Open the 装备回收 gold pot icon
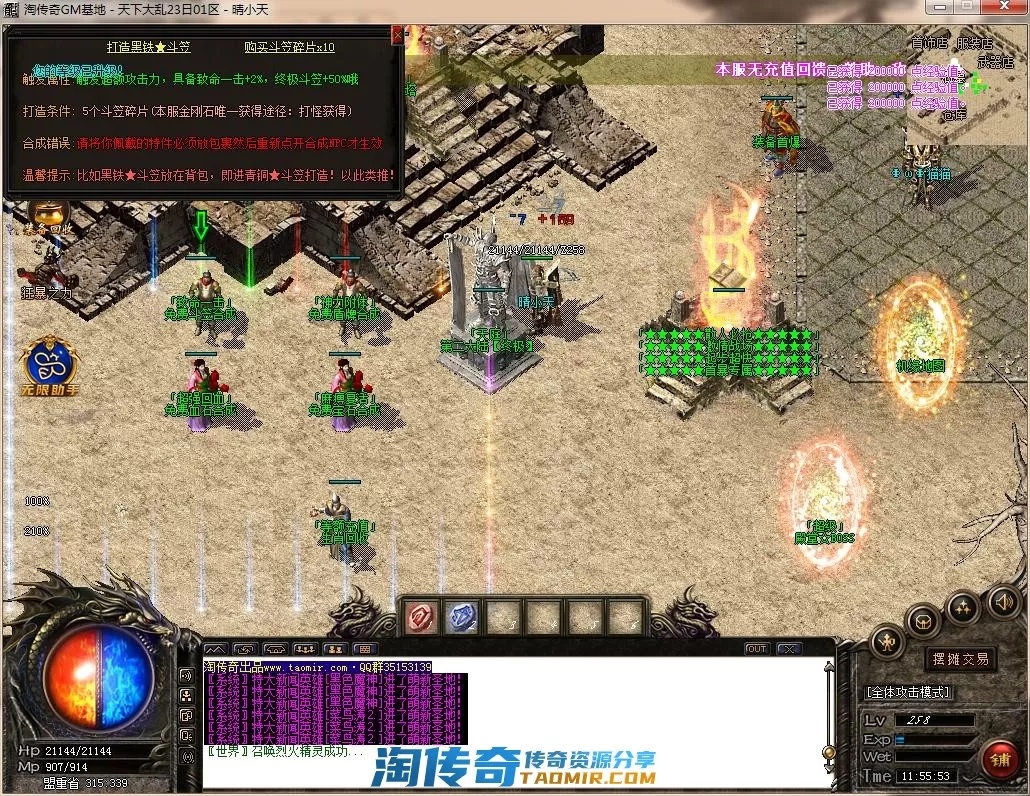 [47, 214]
